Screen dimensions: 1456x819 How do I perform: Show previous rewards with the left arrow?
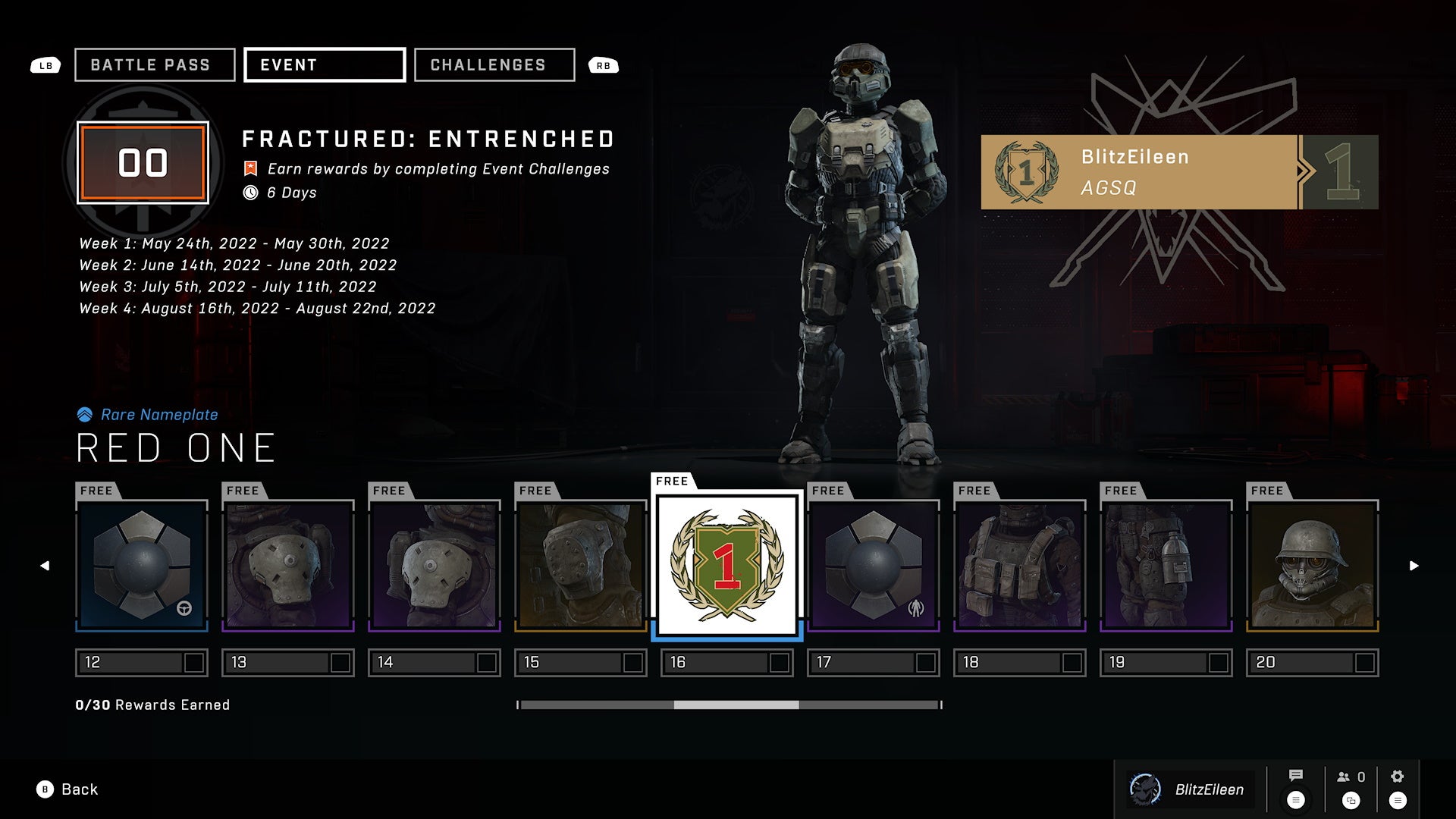click(45, 566)
